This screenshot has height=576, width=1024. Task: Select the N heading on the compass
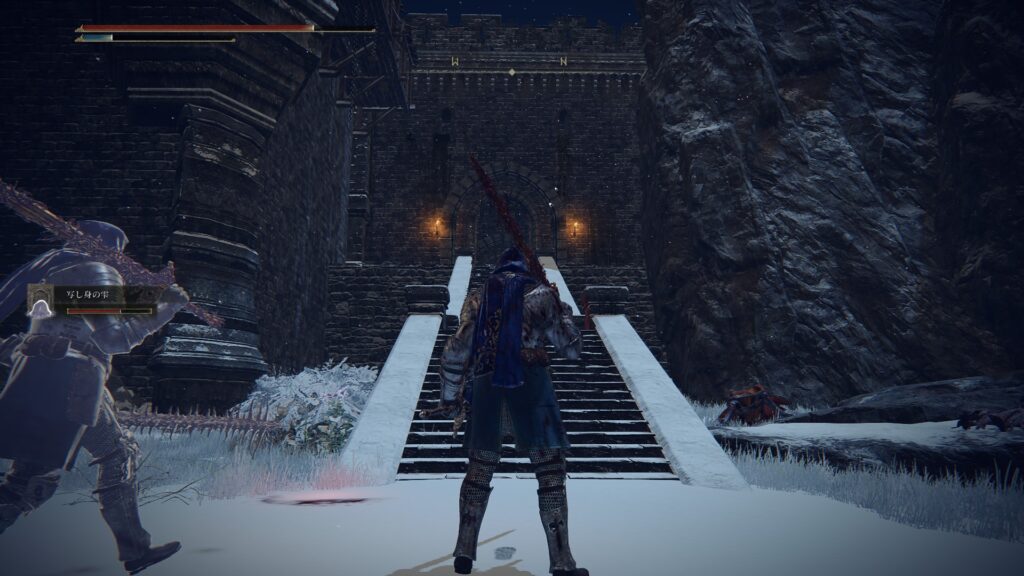pos(564,62)
